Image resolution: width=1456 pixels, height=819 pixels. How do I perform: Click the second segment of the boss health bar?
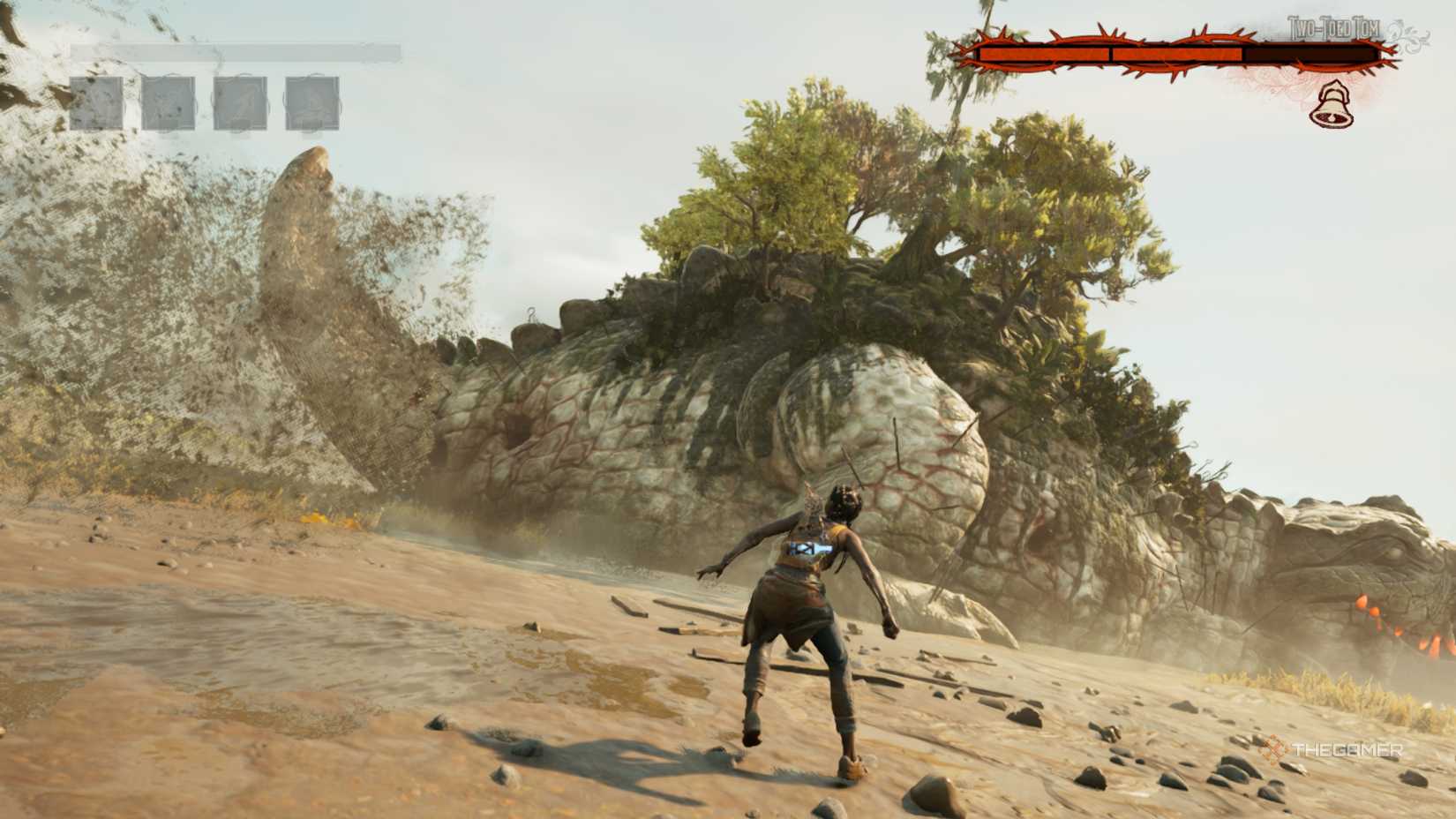(1177, 54)
